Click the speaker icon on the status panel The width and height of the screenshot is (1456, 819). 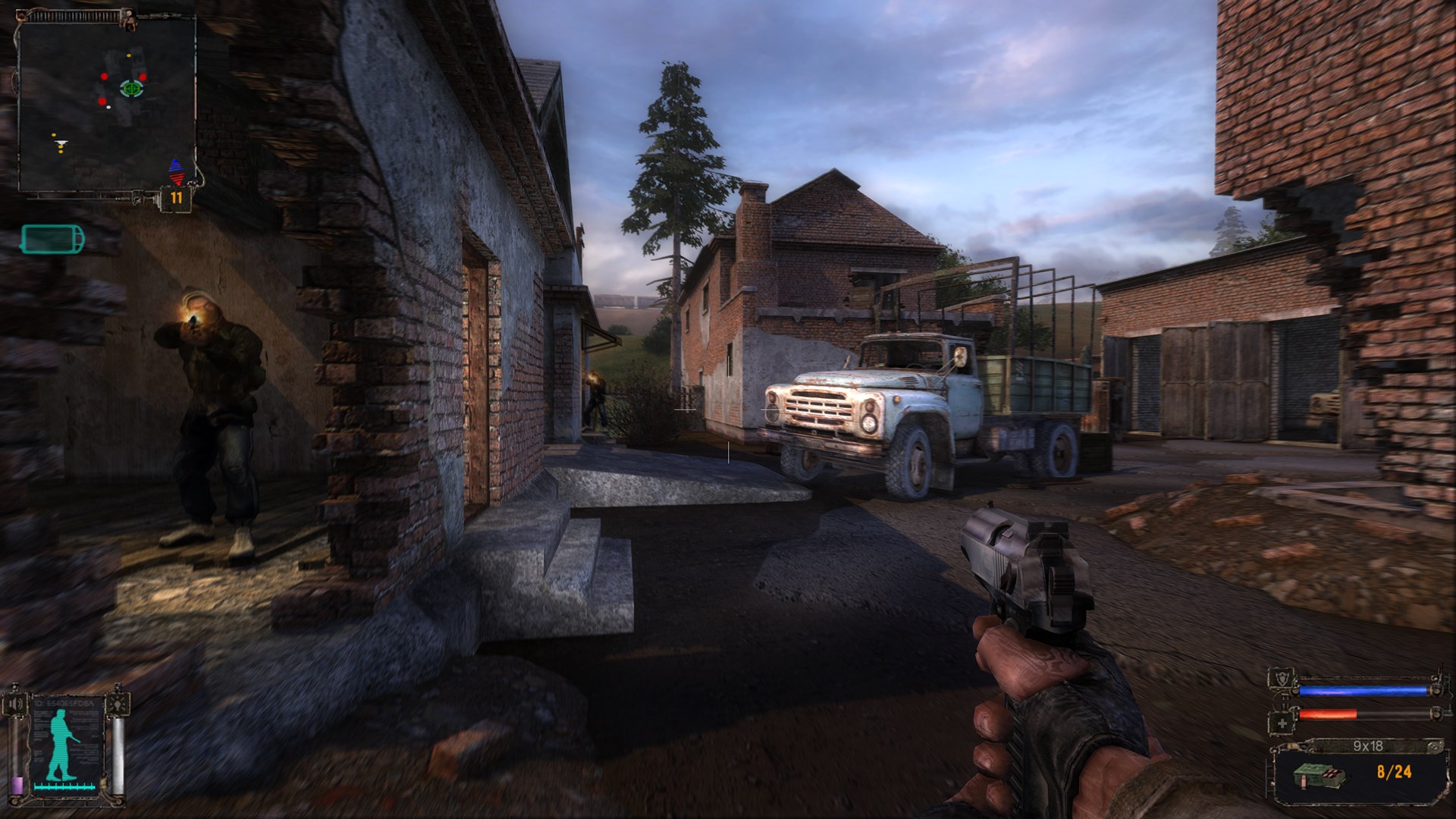(14, 703)
